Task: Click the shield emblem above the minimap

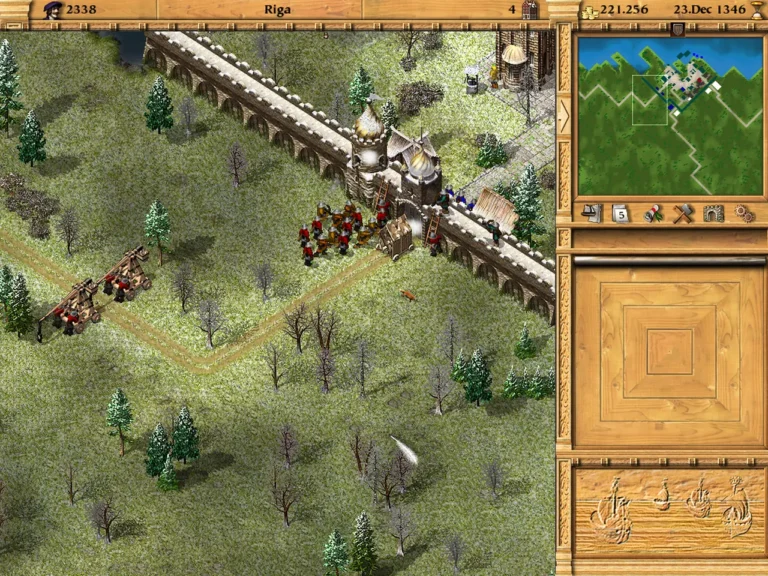Action: [678, 29]
